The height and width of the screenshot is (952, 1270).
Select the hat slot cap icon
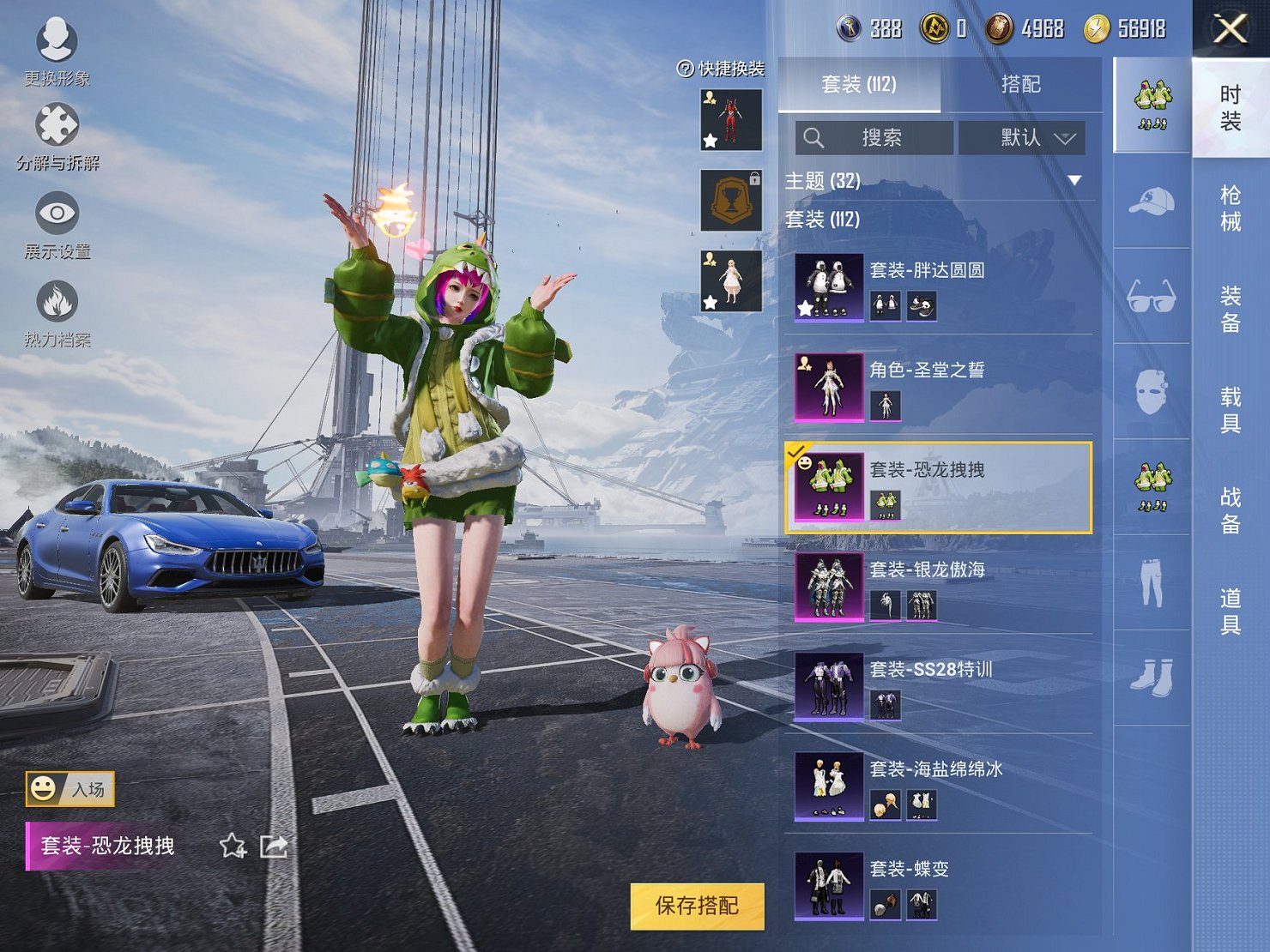click(x=1151, y=202)
